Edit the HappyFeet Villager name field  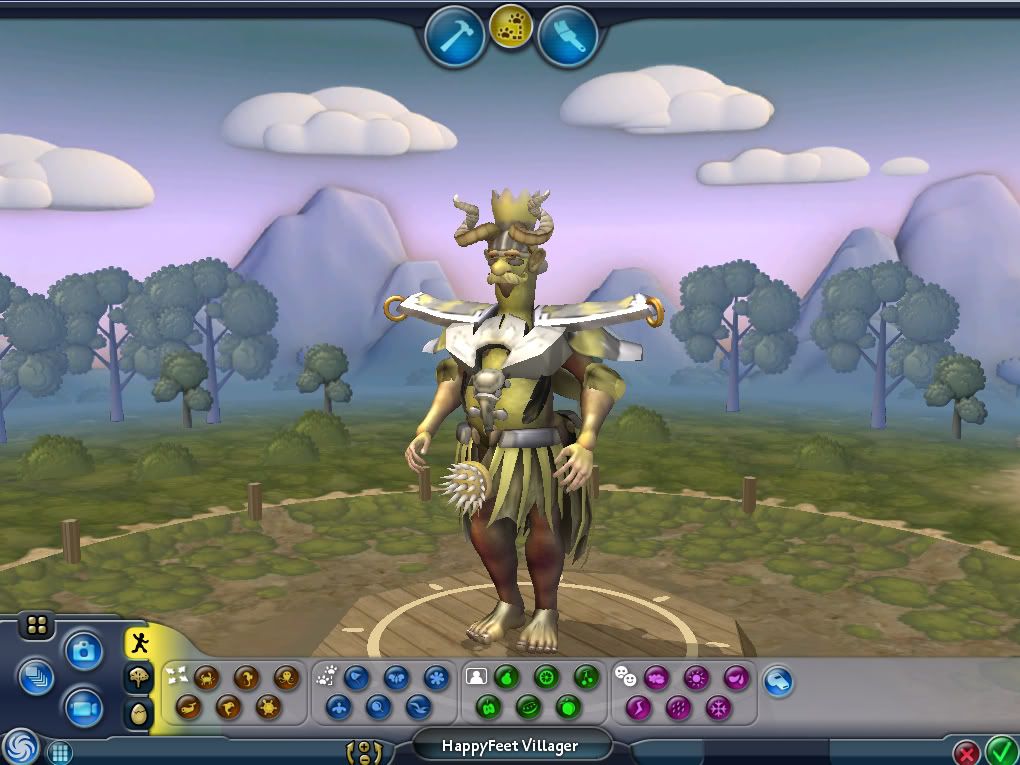click(x=512, y=745)
